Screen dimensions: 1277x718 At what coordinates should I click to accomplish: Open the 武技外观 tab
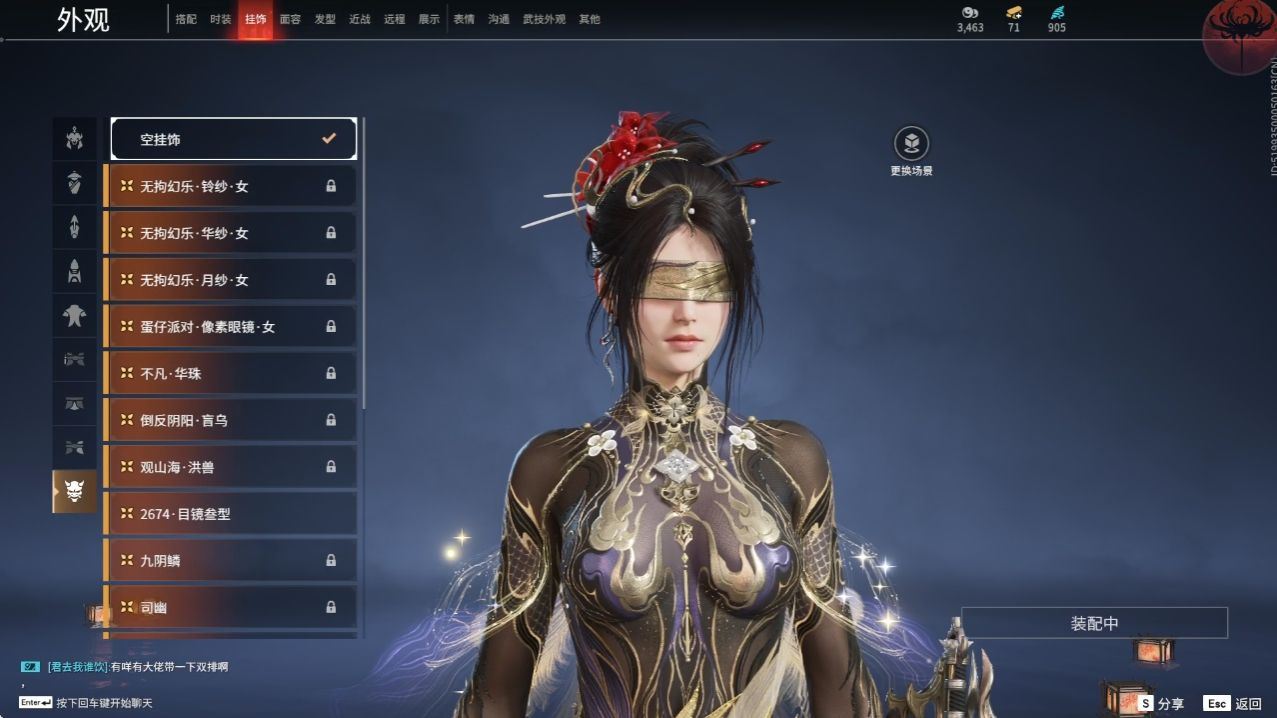click(544, 19)
